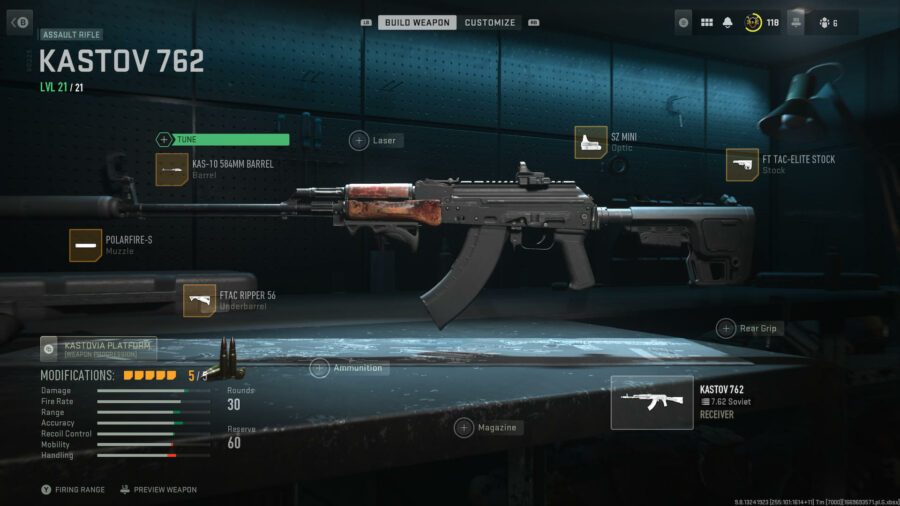Add an attachment in the Laser slot
This screenshot has height=506, width=900.
(x=359, y=141)
